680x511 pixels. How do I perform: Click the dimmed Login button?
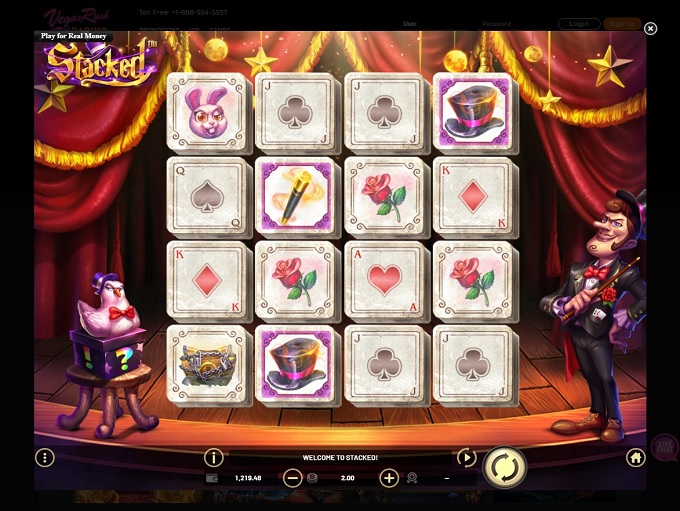579,23
